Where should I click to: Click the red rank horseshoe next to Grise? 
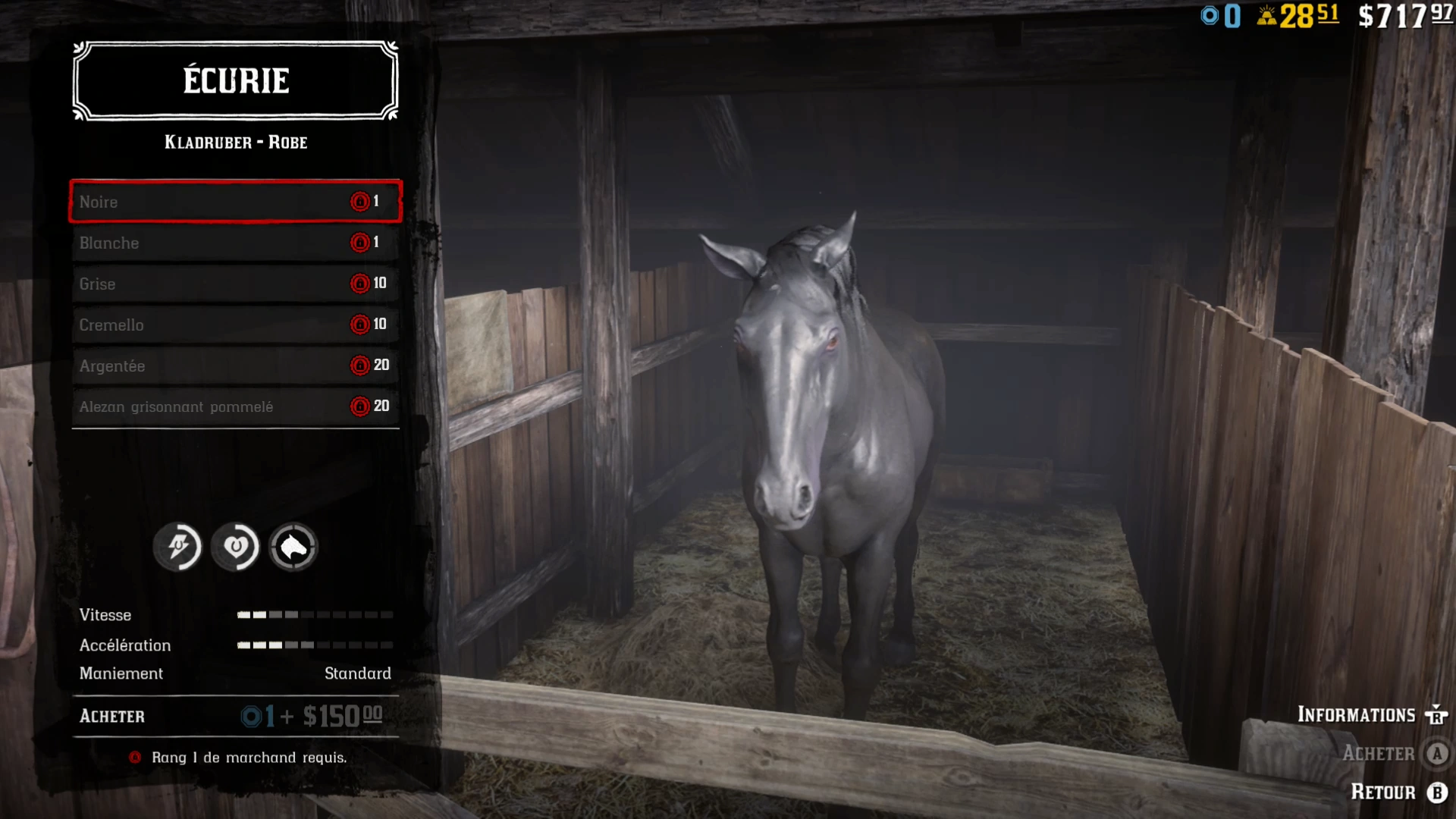[359, 283]
